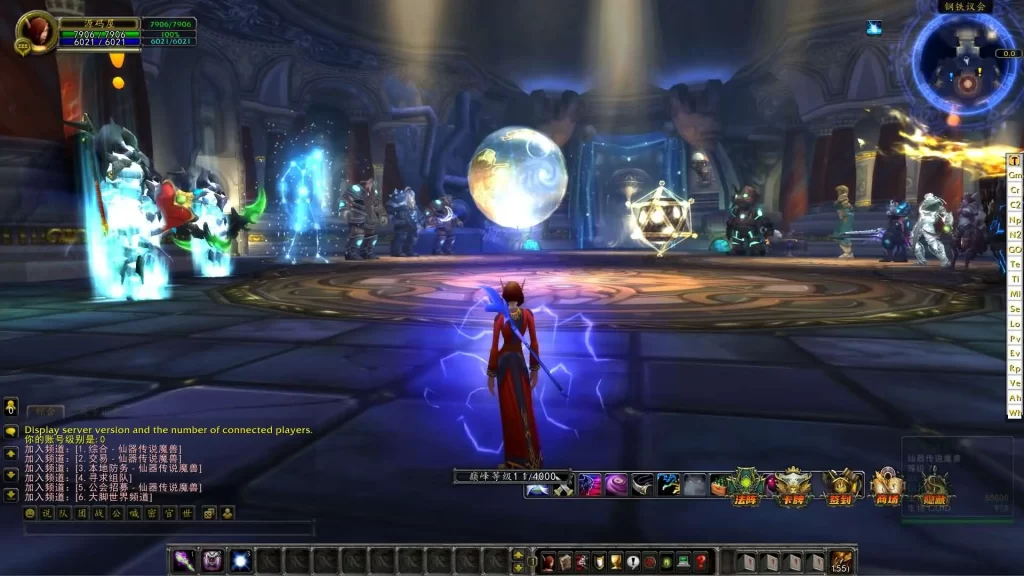The height and width of the screenshot is (576, 1024).
Task: Click the player portrait frame
Action: [x=36, y=33]
